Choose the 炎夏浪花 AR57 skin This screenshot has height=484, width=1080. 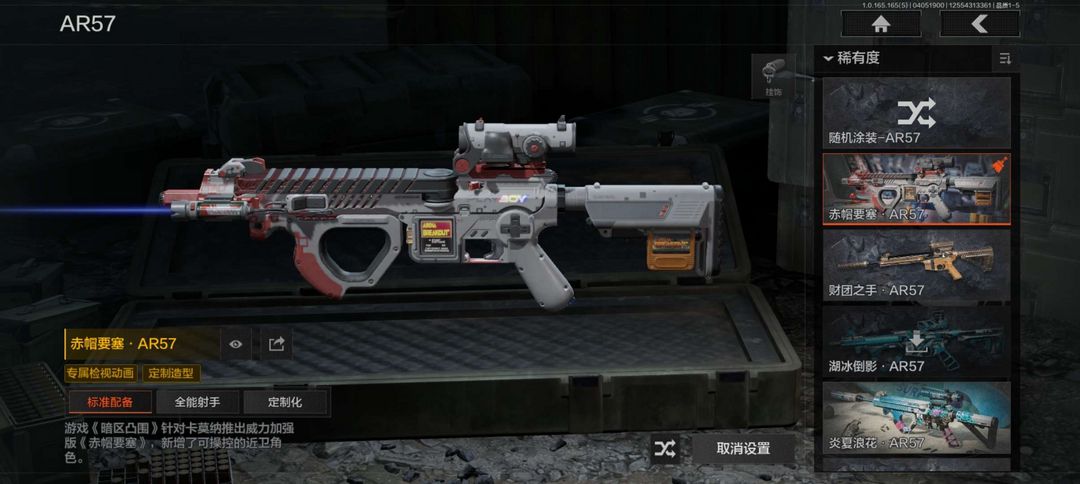(x=916, y=417)
